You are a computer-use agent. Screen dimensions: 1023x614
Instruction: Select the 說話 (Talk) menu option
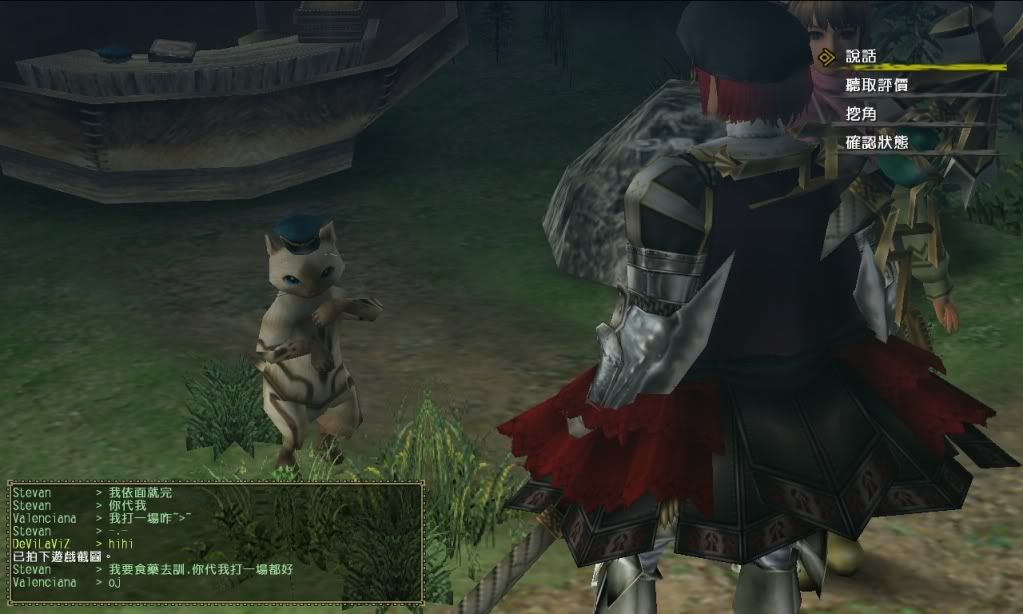click(861, 56)
